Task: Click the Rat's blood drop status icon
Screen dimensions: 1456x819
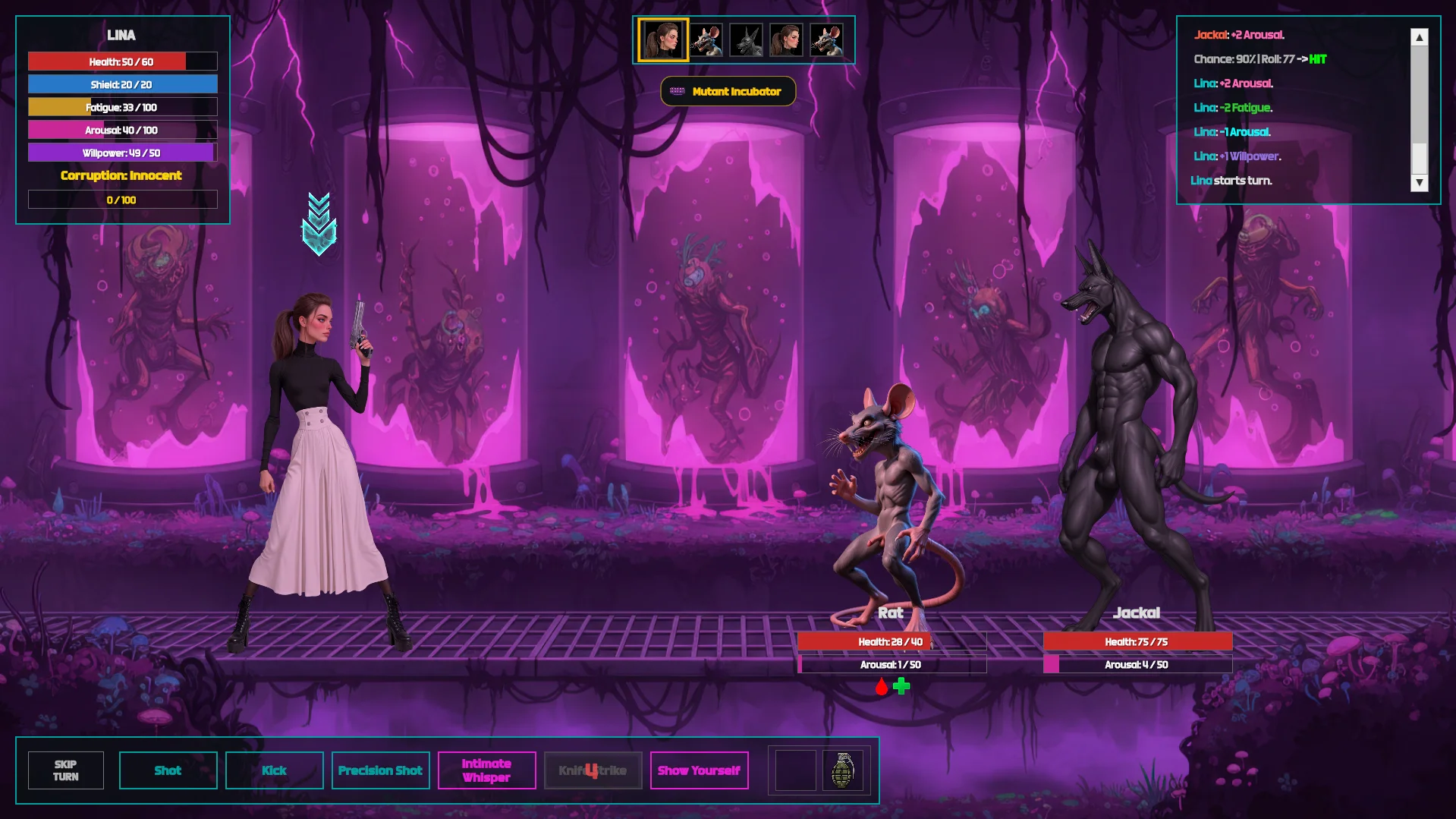Action: (881, 687)
